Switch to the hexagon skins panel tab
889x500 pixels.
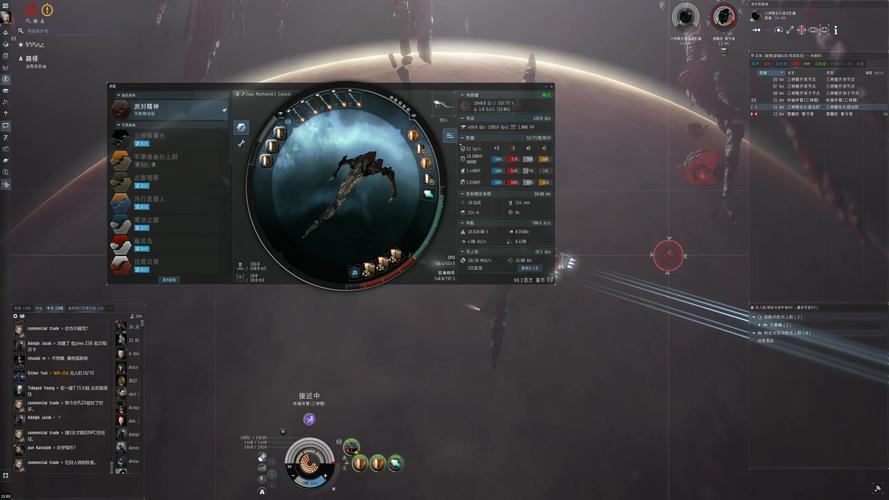pyautogui.click(x=241, y=127)
